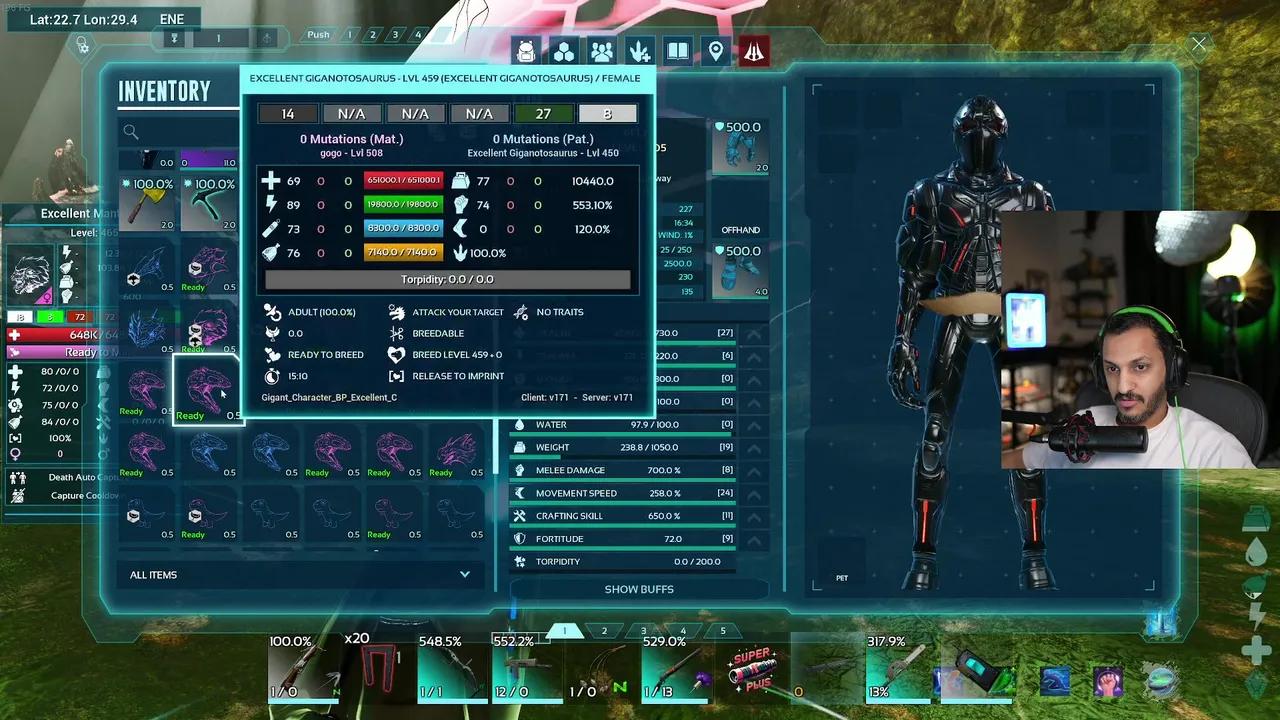1280x720 pixels.
Task: Open the dino claw tab
Action: tap(640, 51)
